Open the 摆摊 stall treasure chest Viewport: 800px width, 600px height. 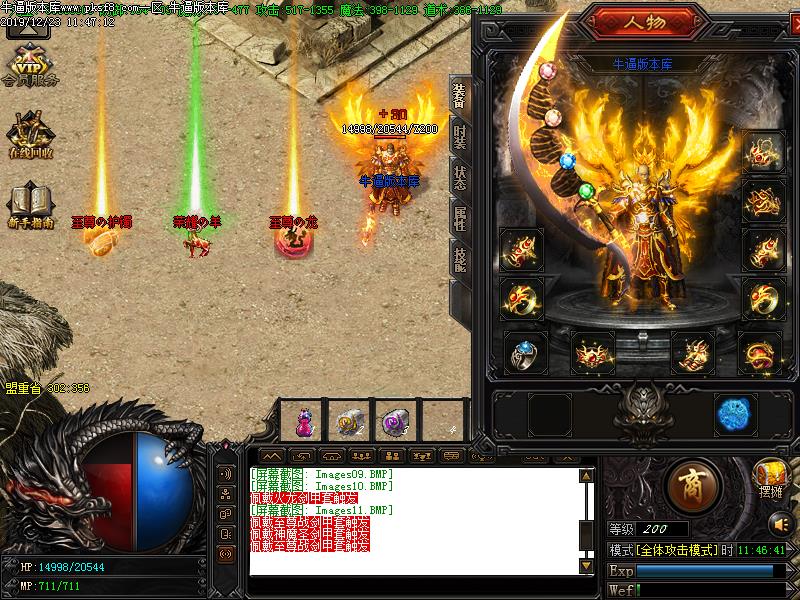coord(771,476)
